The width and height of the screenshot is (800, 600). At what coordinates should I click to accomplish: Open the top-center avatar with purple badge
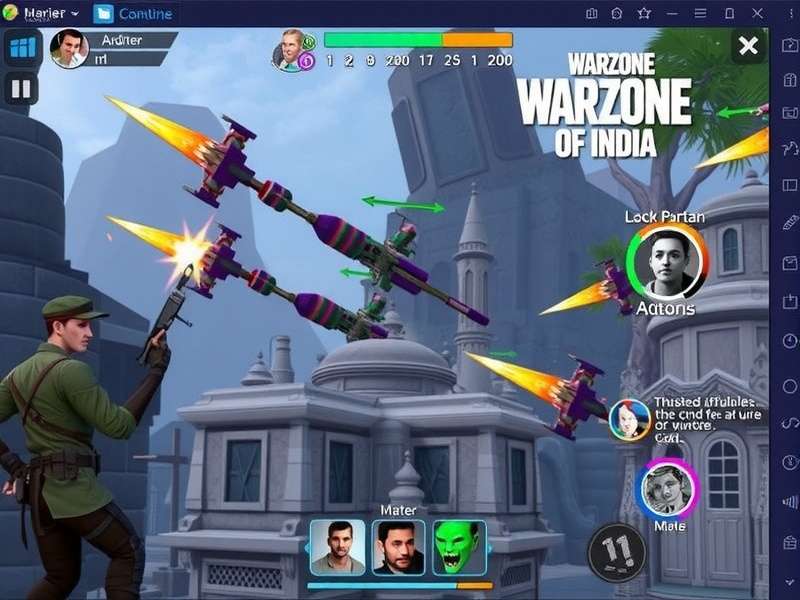tap(291, 48)
